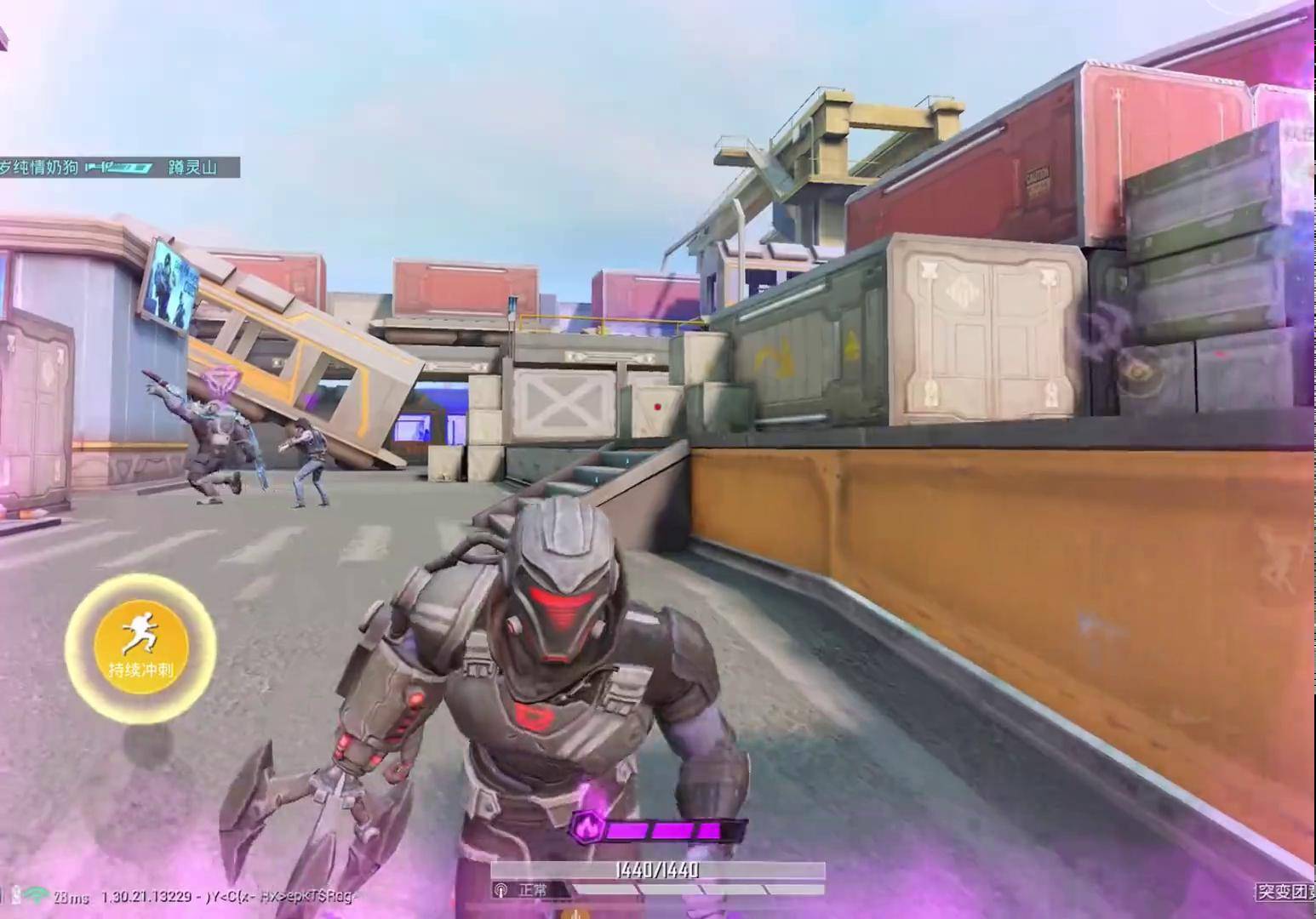
Task: Tap the kill feed entry with 蹲灵山
Action: tap(119, 167)
